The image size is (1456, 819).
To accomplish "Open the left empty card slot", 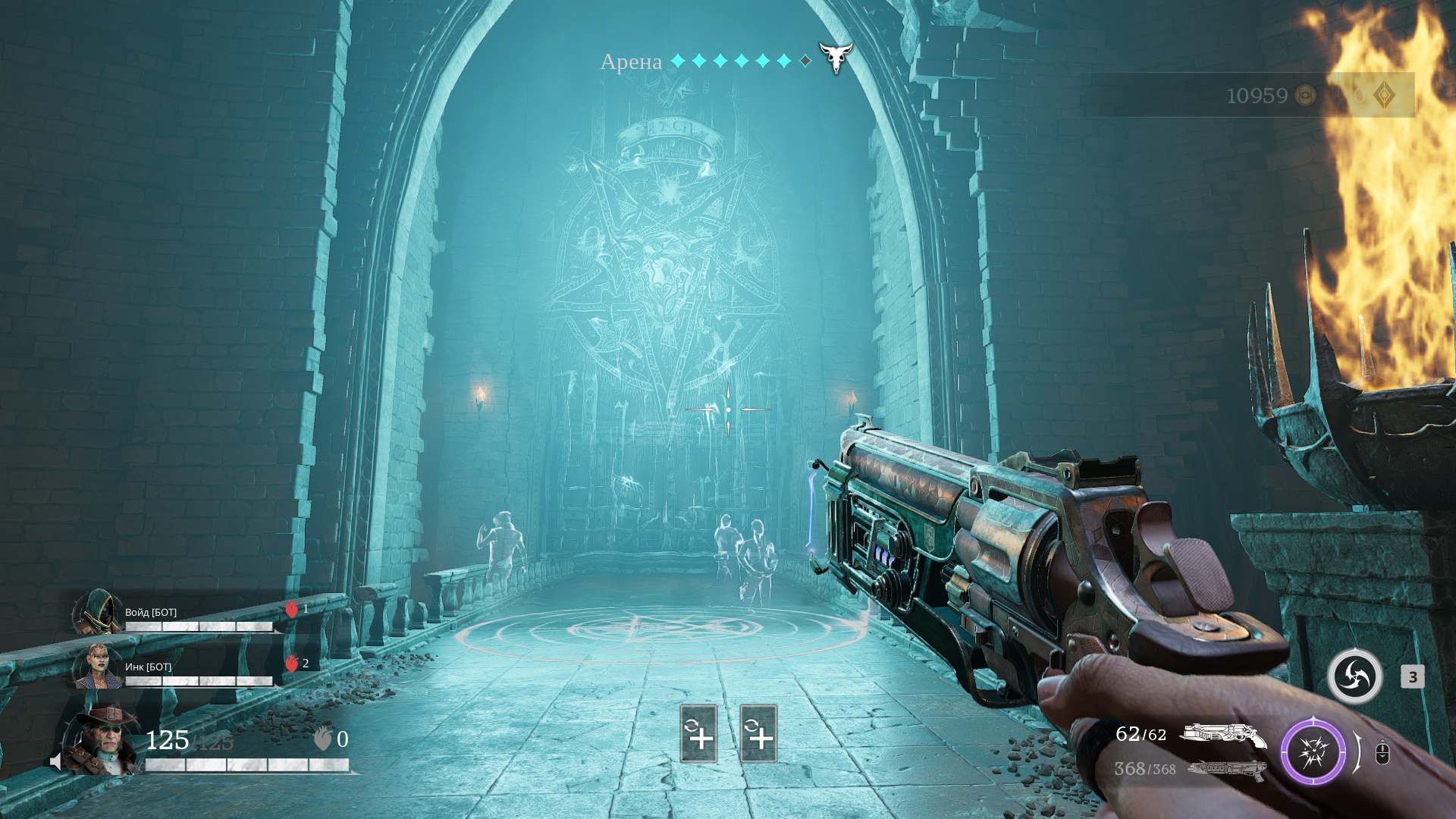I will click(x=698, y=733).
